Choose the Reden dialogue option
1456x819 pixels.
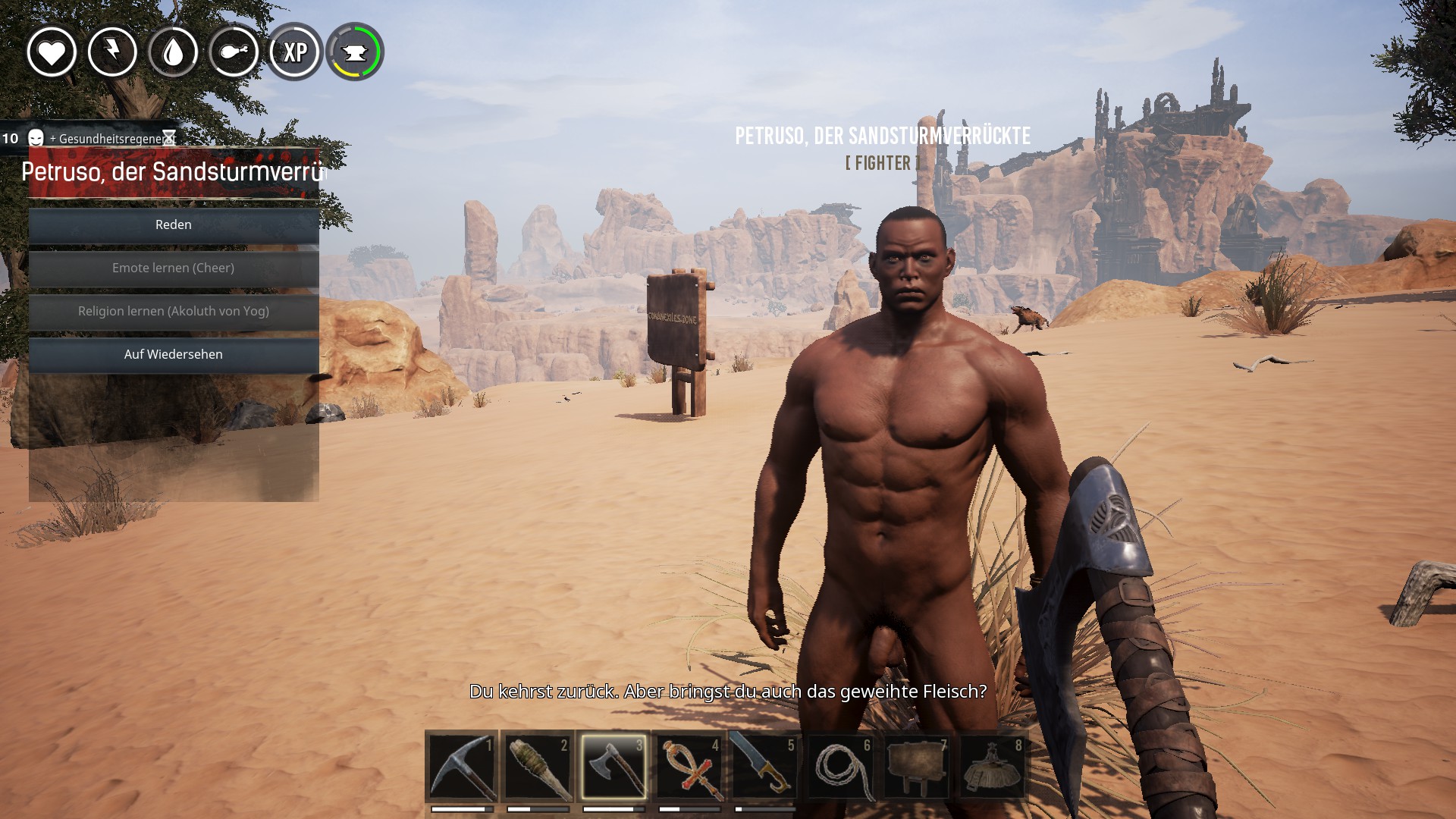click(174, 225)
